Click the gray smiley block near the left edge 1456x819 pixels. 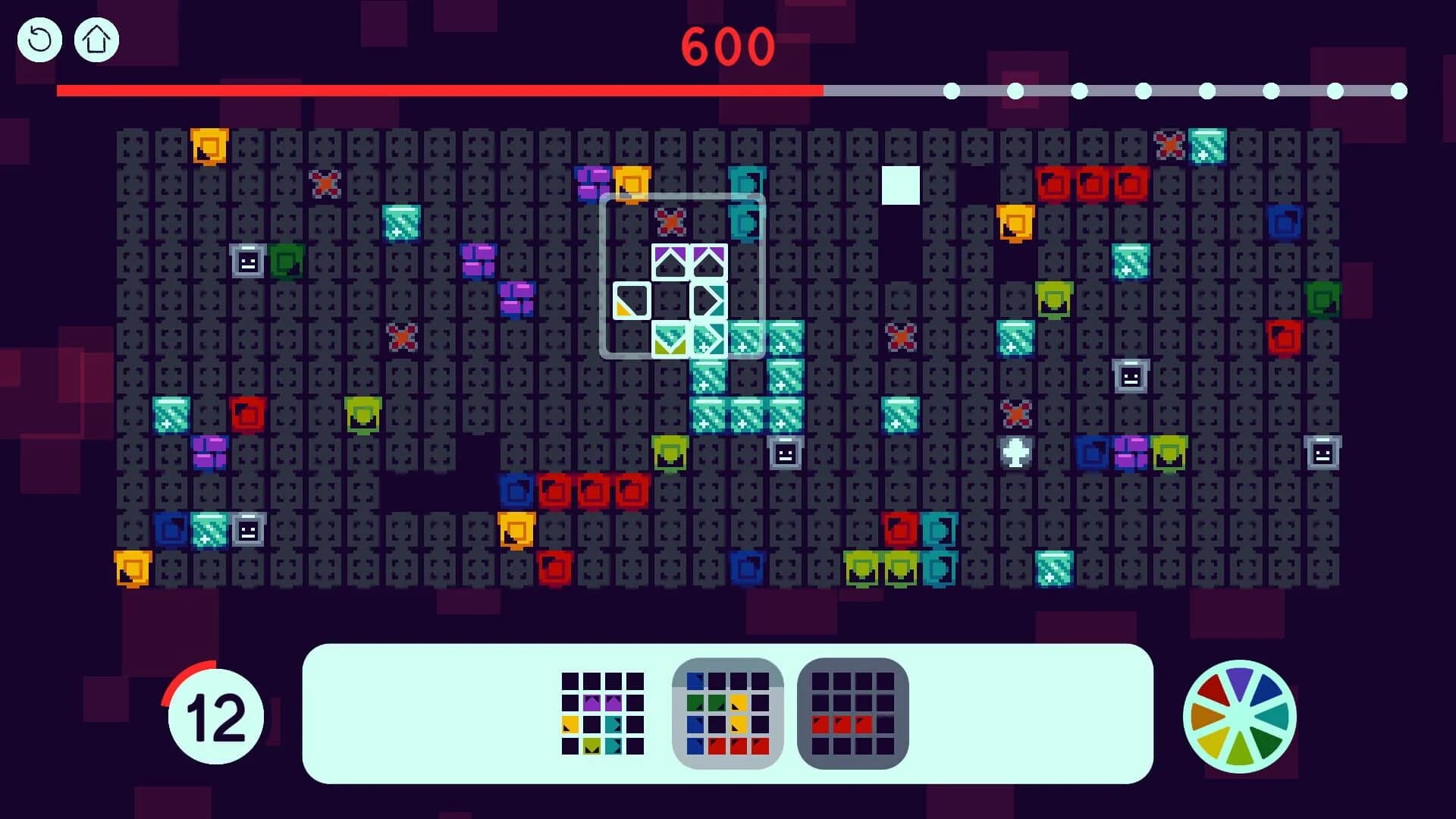[x=246, y=262]
